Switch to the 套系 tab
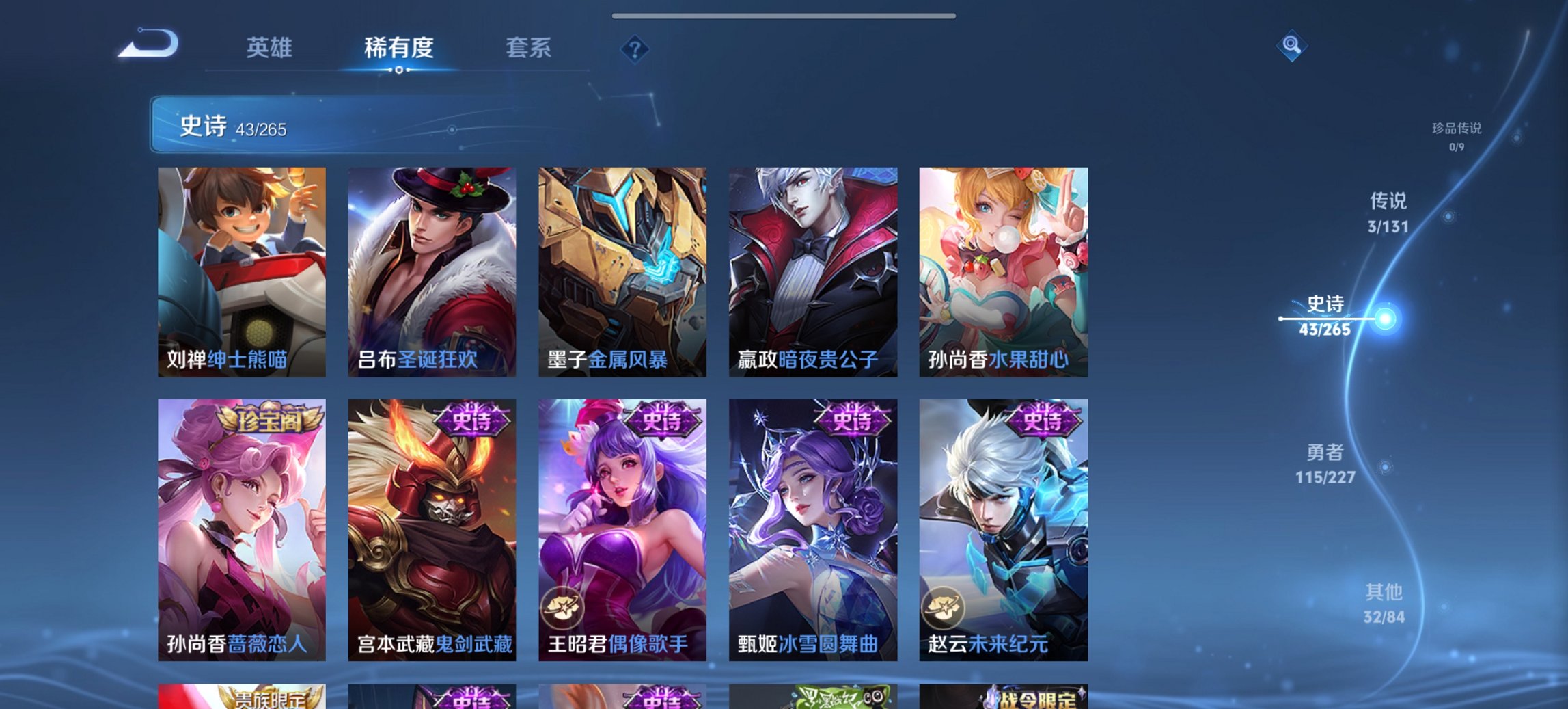The width and height of the screenshot is (1568, 709). (x=528, y=49)
